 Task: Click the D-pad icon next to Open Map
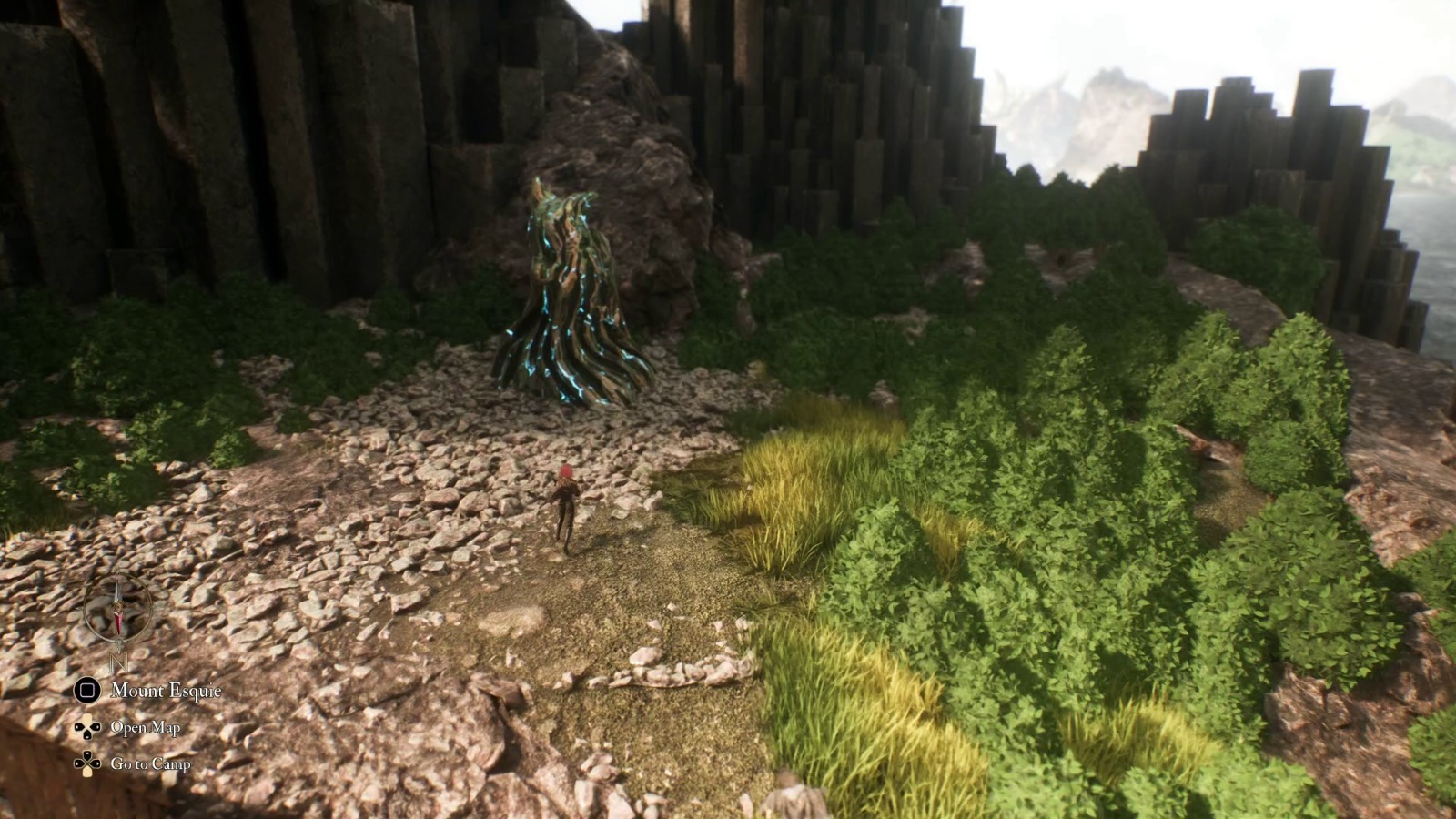87,727
